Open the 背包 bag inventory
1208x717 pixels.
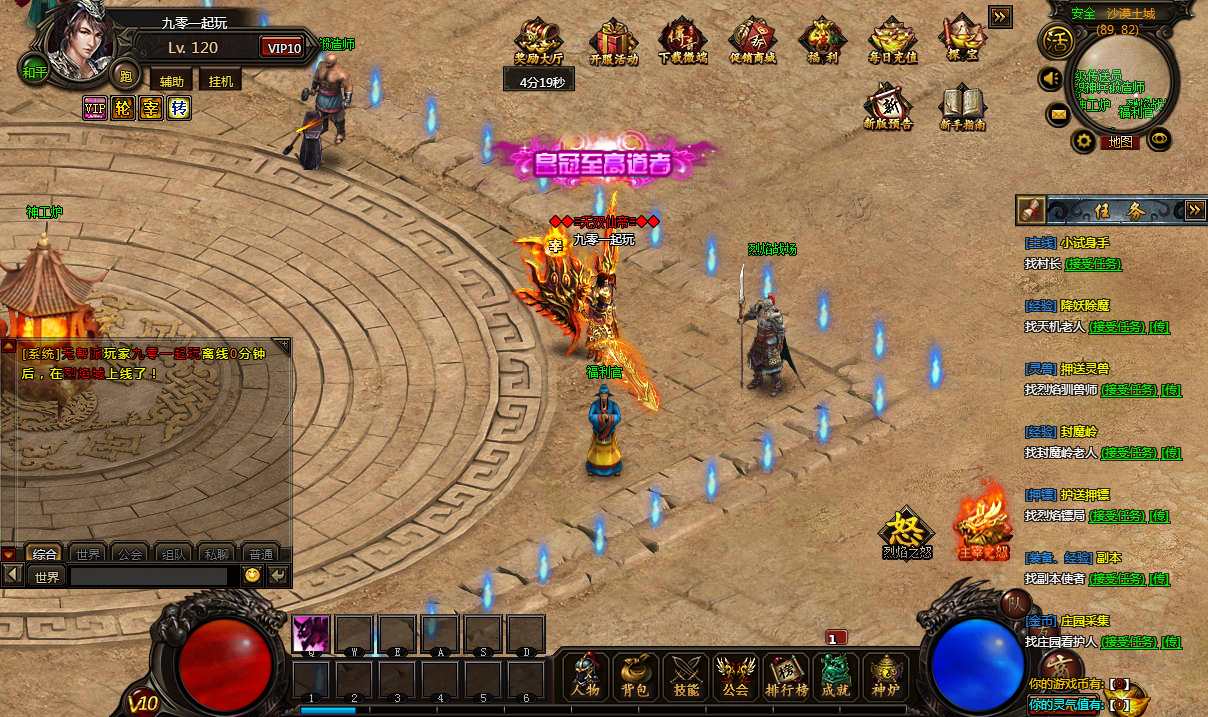635,677
